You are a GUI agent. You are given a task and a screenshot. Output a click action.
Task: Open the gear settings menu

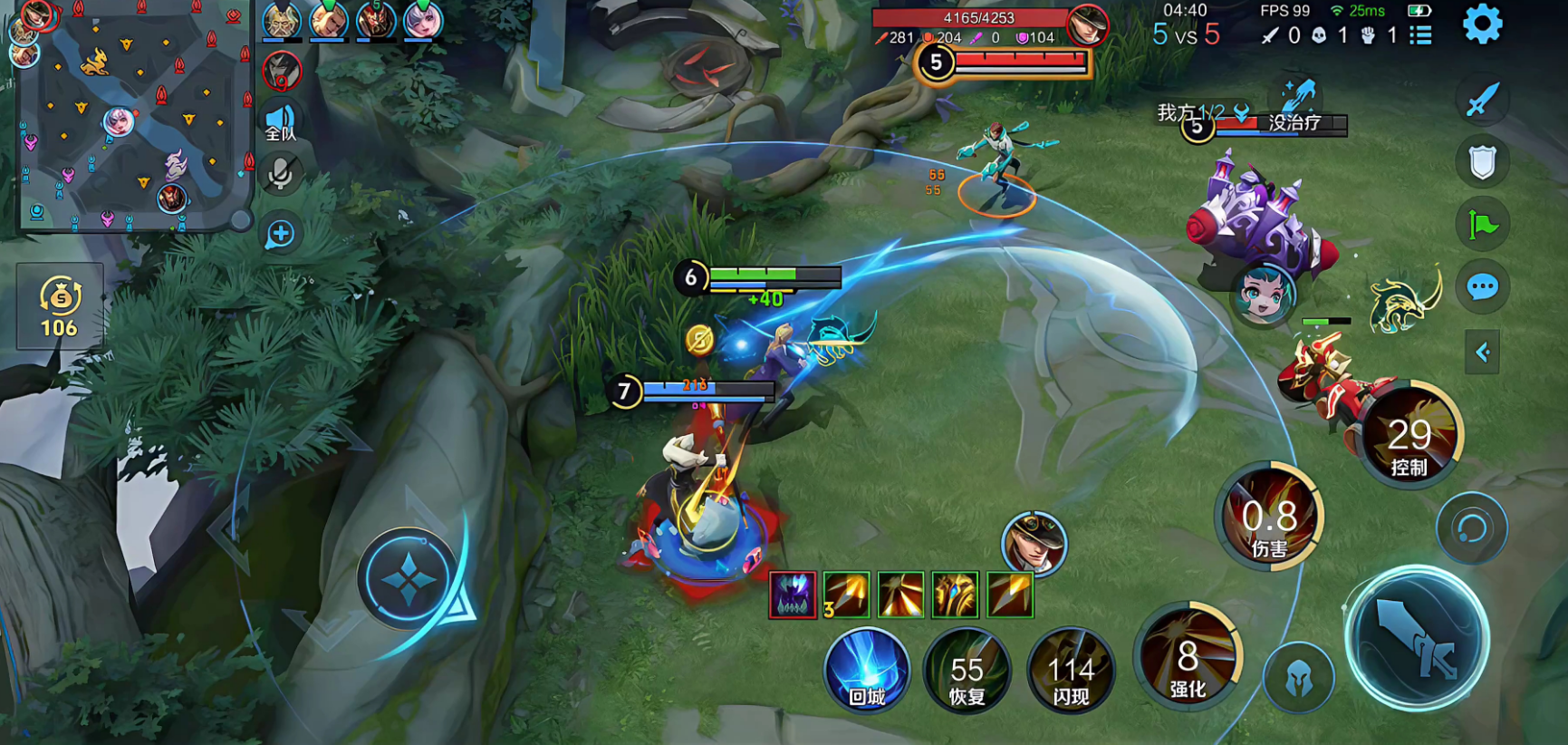coord(1482,24)
